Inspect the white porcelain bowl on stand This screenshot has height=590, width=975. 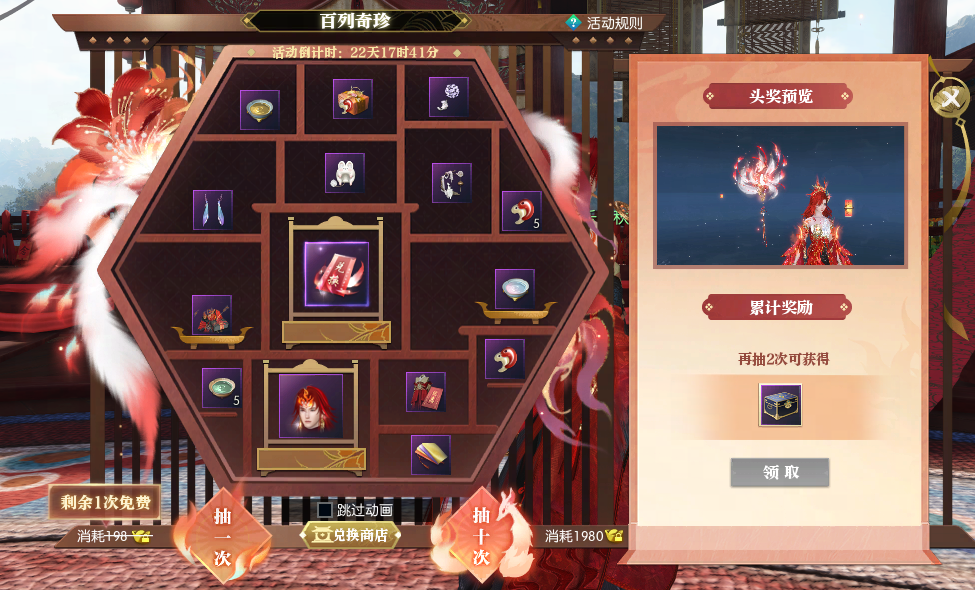click(x=515, y=288)
